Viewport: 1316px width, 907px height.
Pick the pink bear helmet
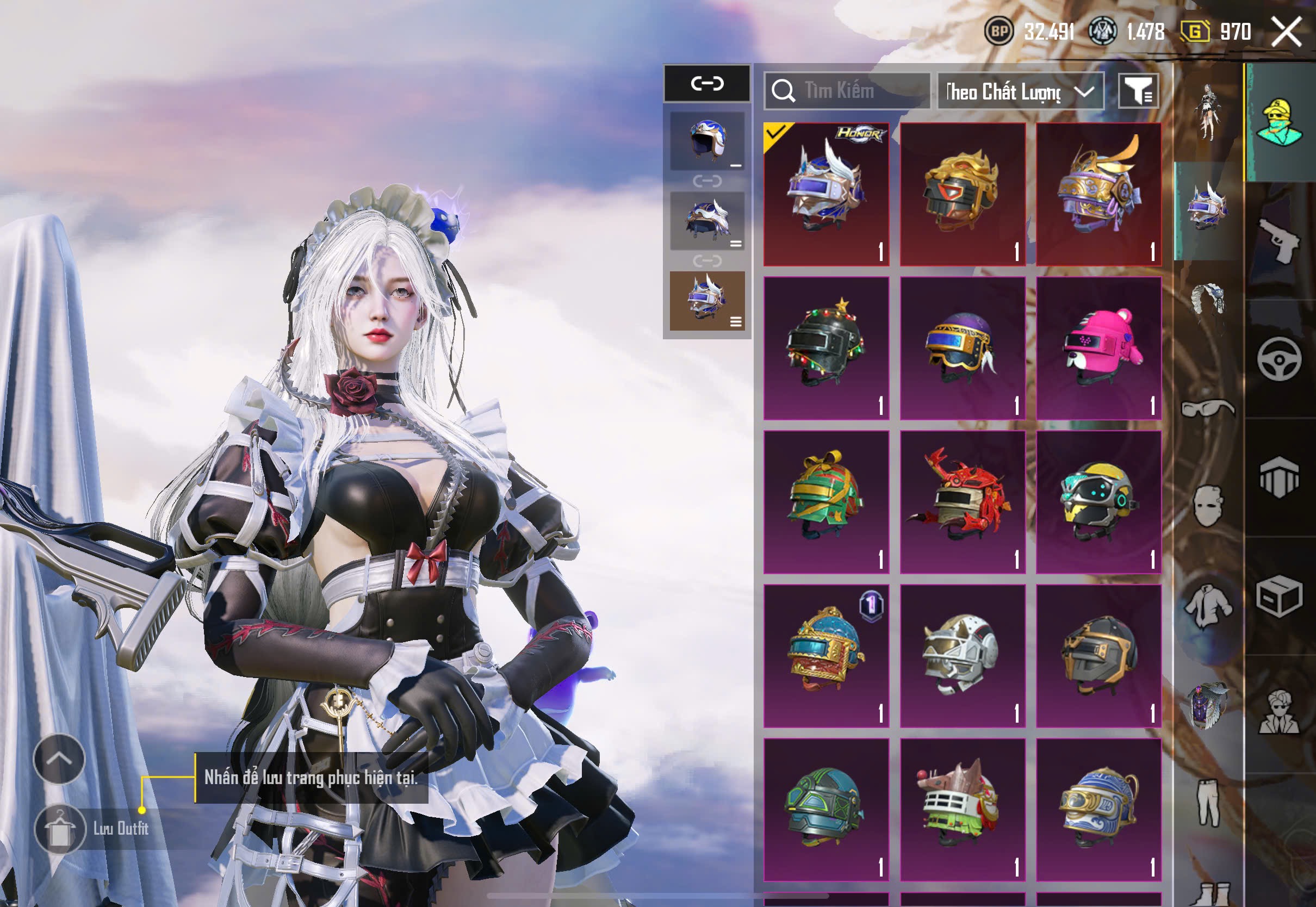(x=1098, y=348)
